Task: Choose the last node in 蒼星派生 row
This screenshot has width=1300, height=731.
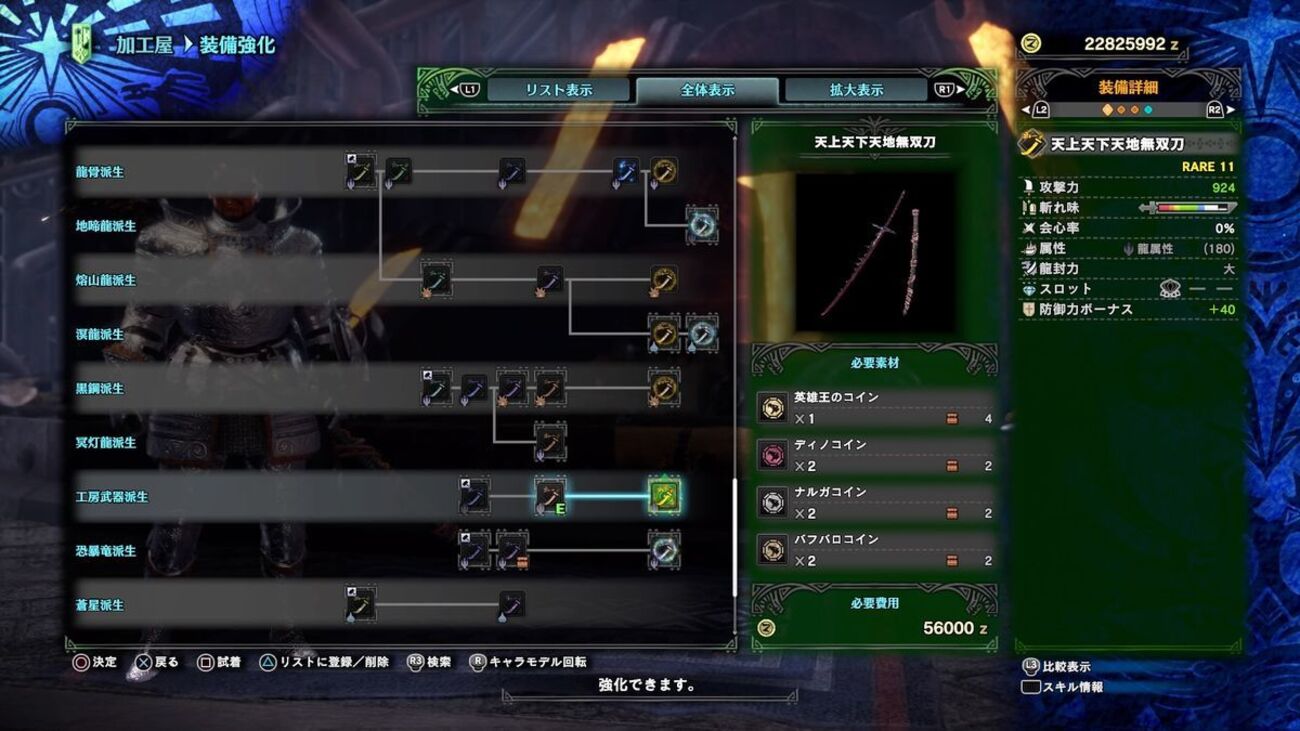Action: 511,604
